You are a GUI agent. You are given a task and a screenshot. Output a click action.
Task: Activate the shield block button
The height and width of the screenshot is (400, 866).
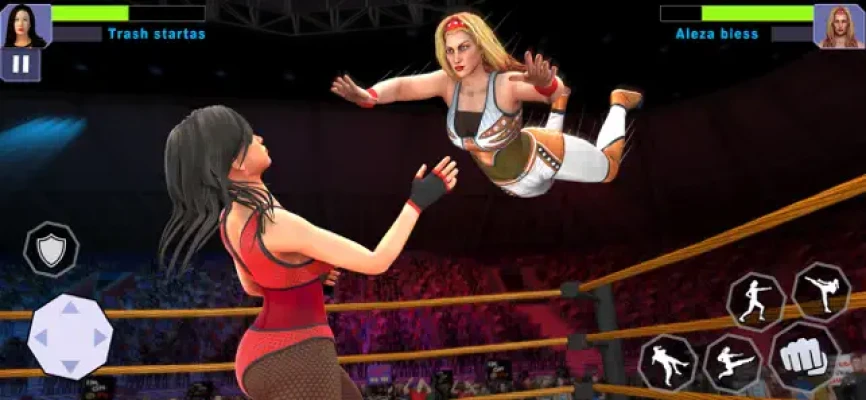(51, 249)
